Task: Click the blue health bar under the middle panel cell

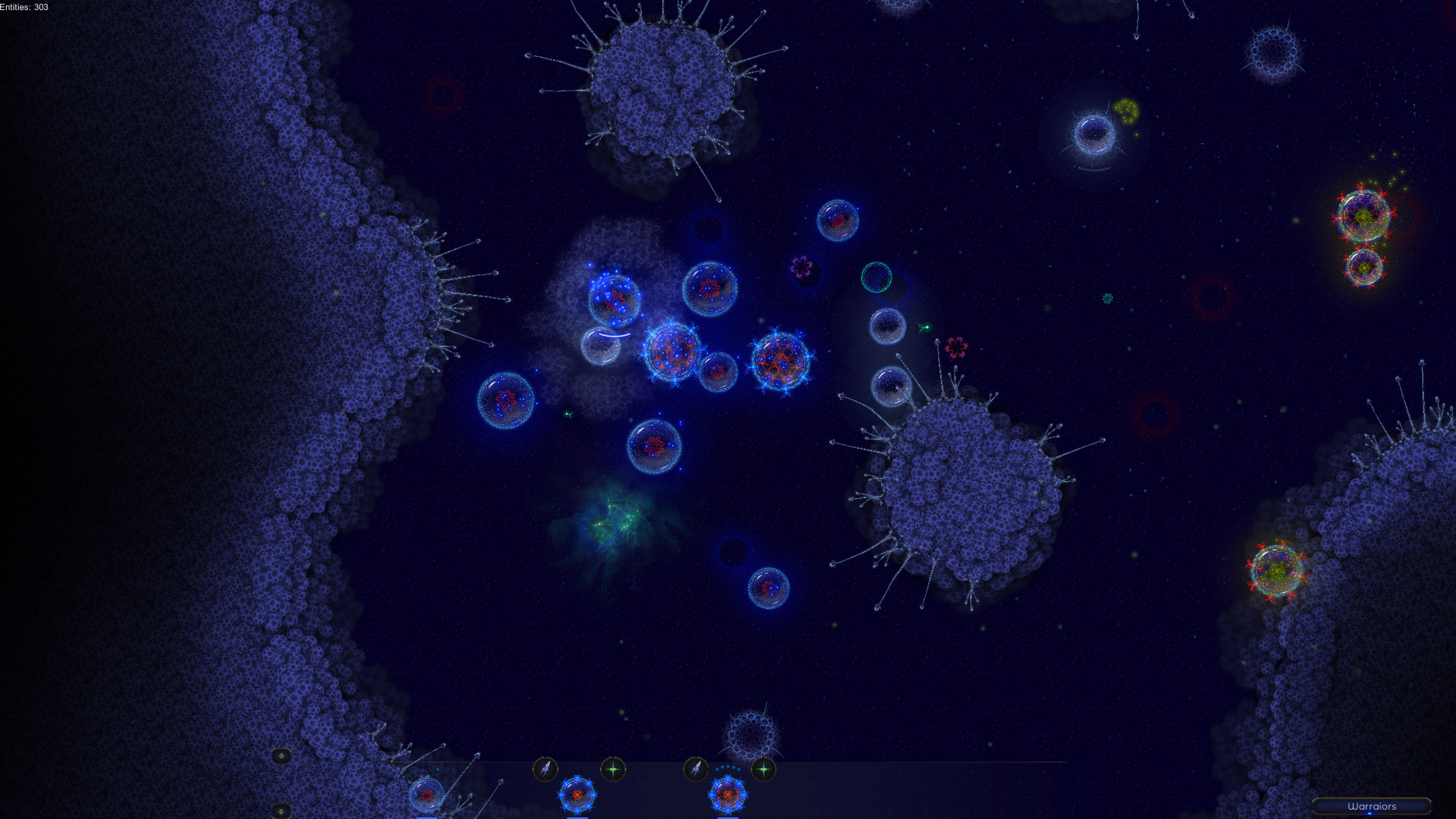Action: tap(577, 817)
